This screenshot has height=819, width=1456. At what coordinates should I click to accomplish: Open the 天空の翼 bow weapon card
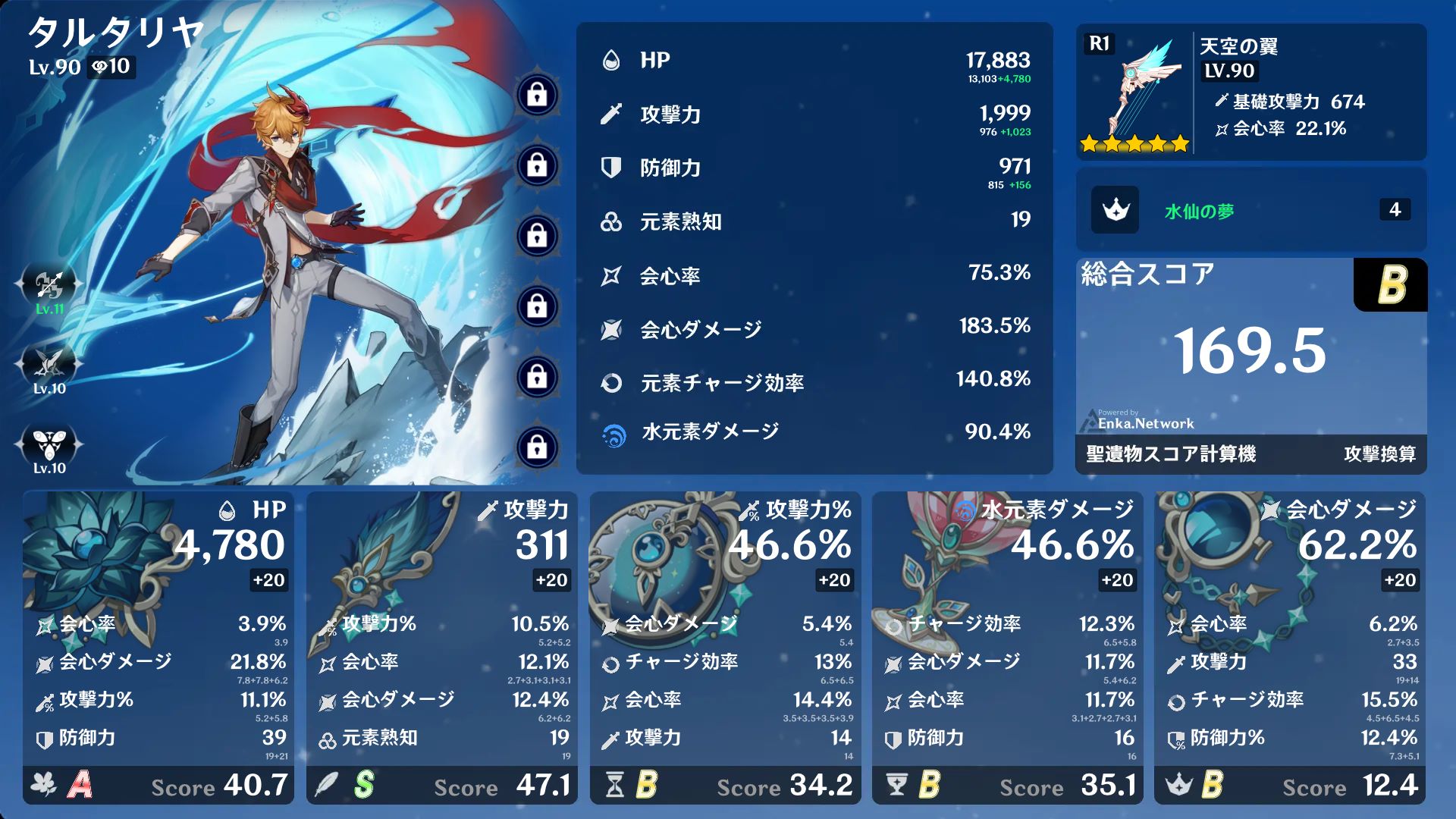1250,92
